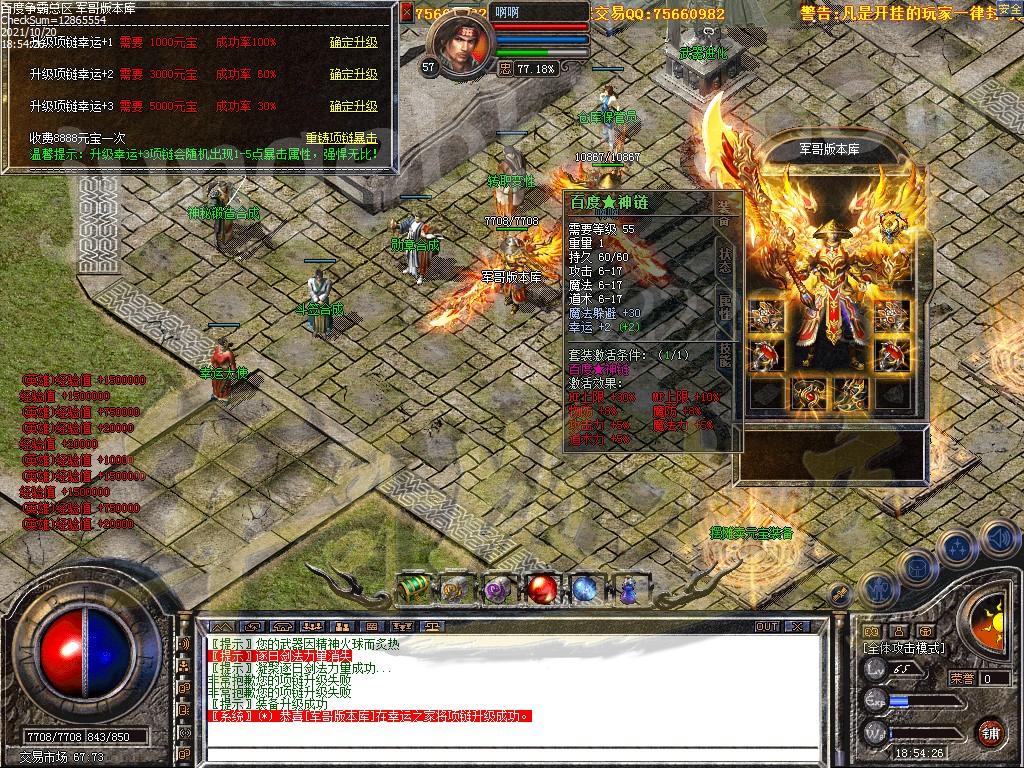The image size is (1024, 768).
Task: Toggle the all-attack mode label
Action: tap(905, 648)
